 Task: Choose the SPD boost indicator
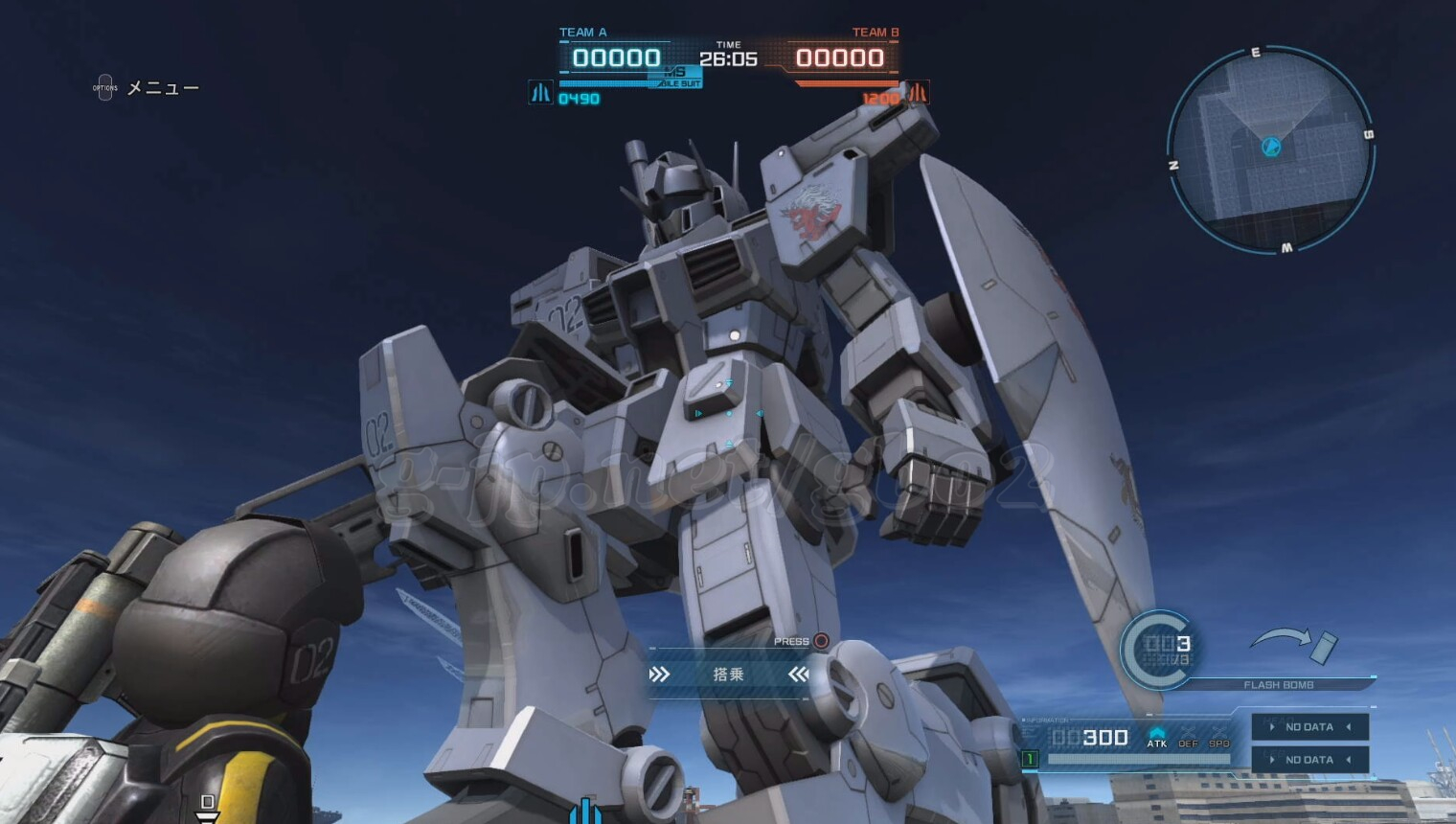pos(1218,737)
